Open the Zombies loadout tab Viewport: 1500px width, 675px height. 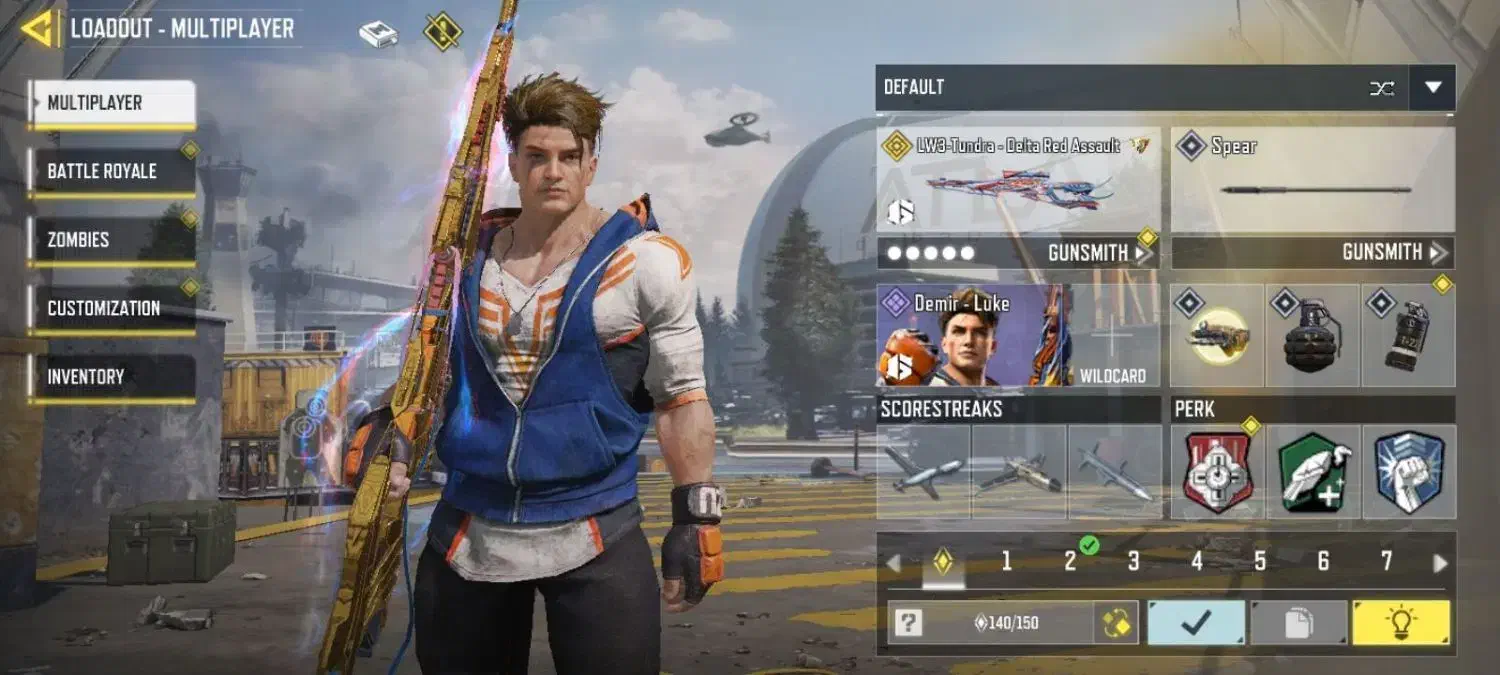[111, 240]
